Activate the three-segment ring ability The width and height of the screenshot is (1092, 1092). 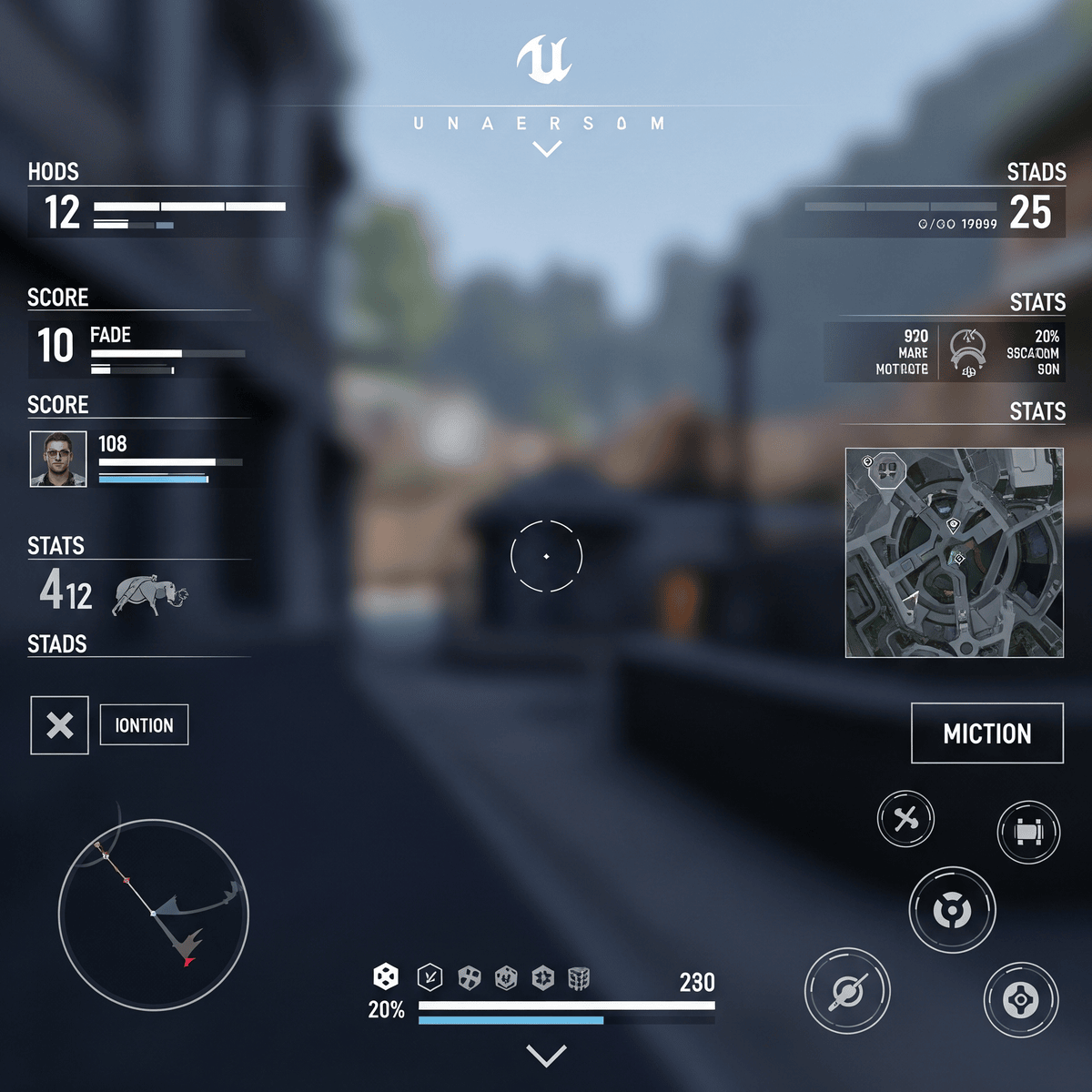[952, 909]
